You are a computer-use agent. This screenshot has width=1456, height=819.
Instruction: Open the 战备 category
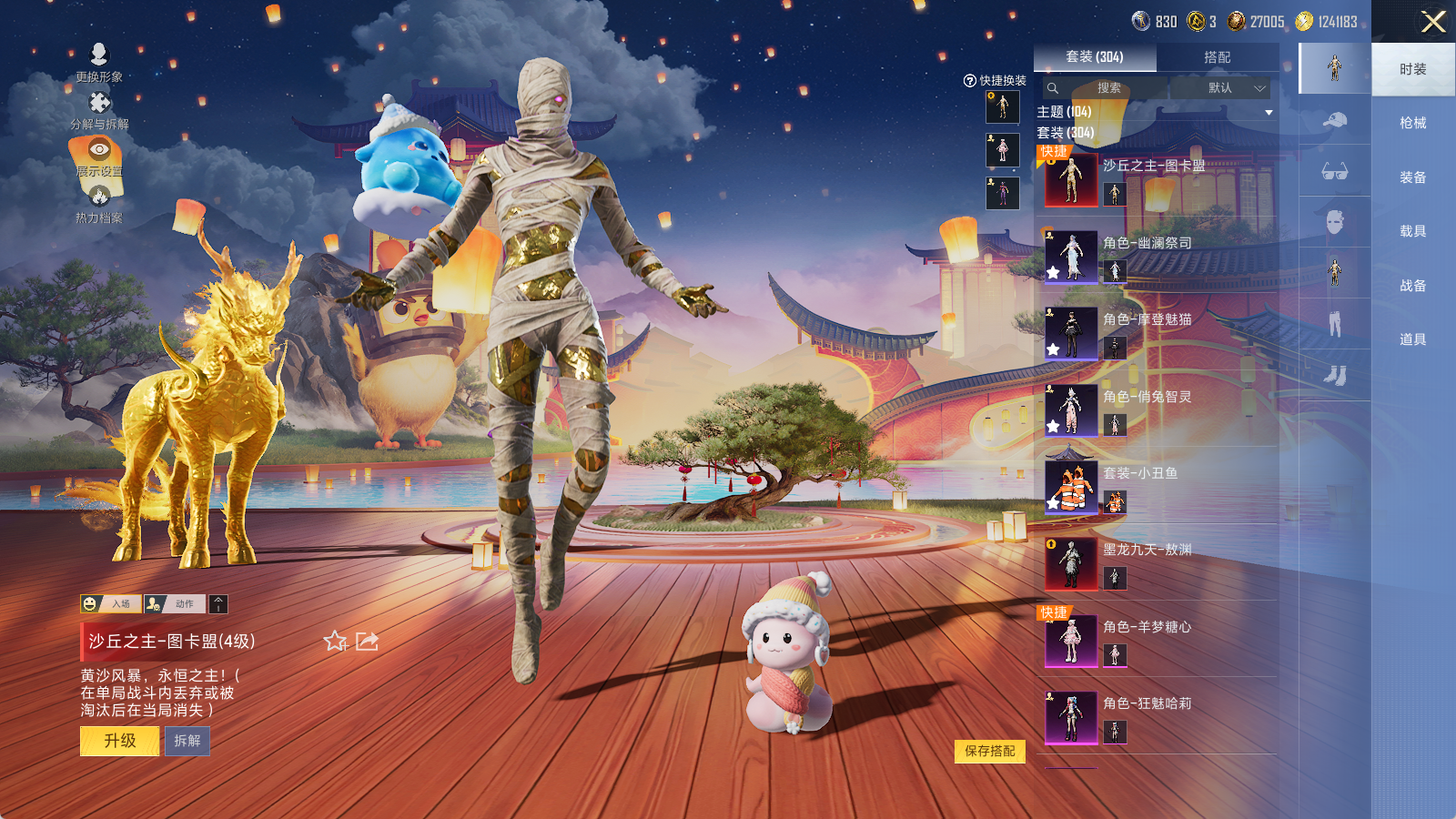(1412, 286)
